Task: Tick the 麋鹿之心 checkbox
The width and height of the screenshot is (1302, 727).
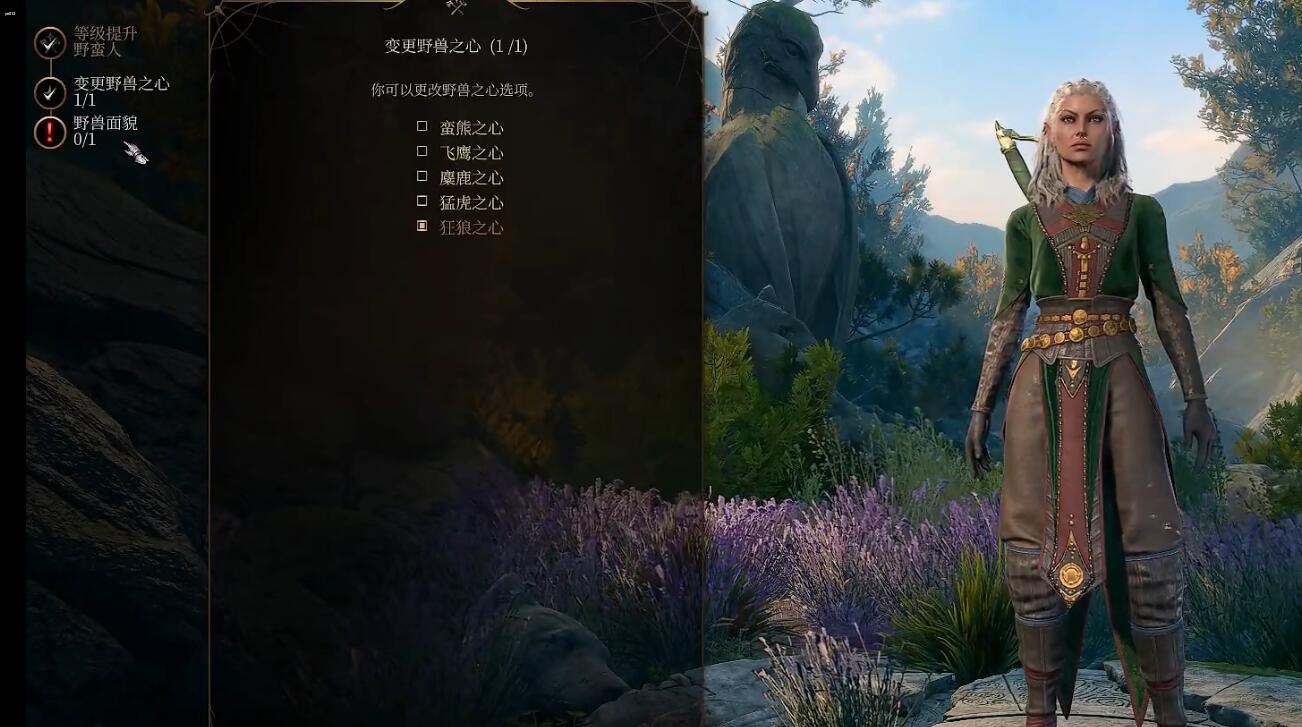Action: coord(423,177)
